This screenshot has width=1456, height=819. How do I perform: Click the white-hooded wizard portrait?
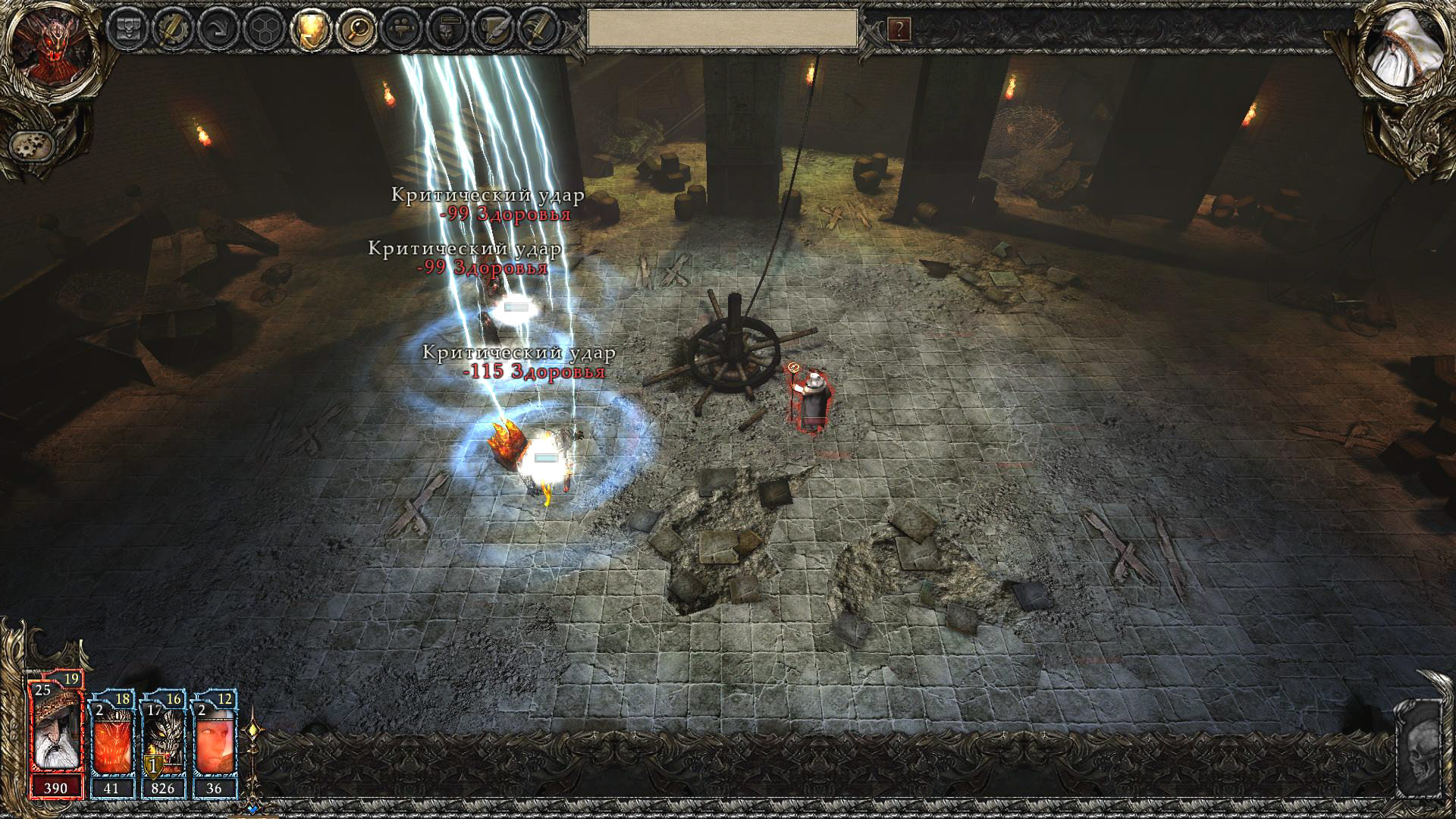[1403, 52]
